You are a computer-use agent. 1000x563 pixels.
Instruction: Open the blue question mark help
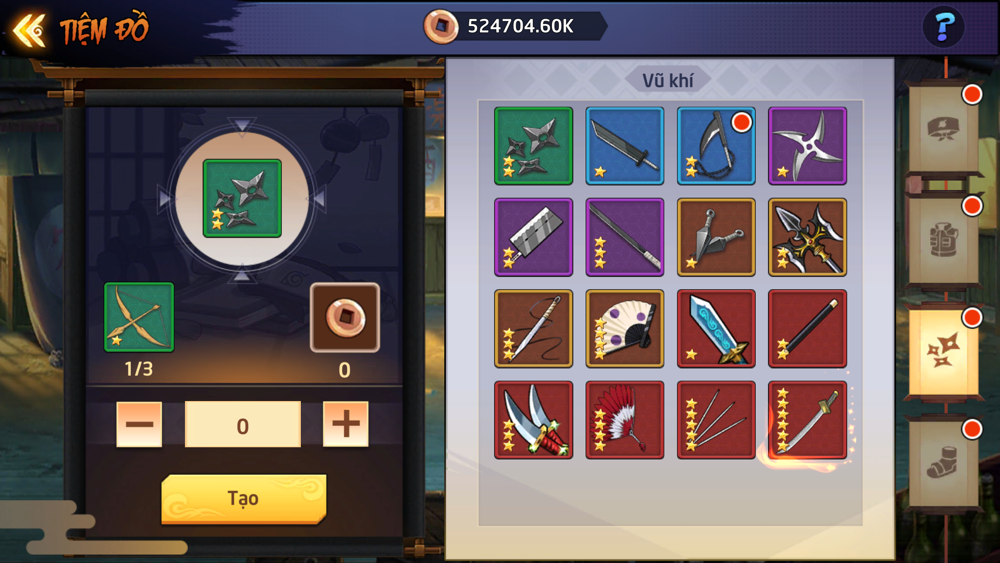click(943, 27)
